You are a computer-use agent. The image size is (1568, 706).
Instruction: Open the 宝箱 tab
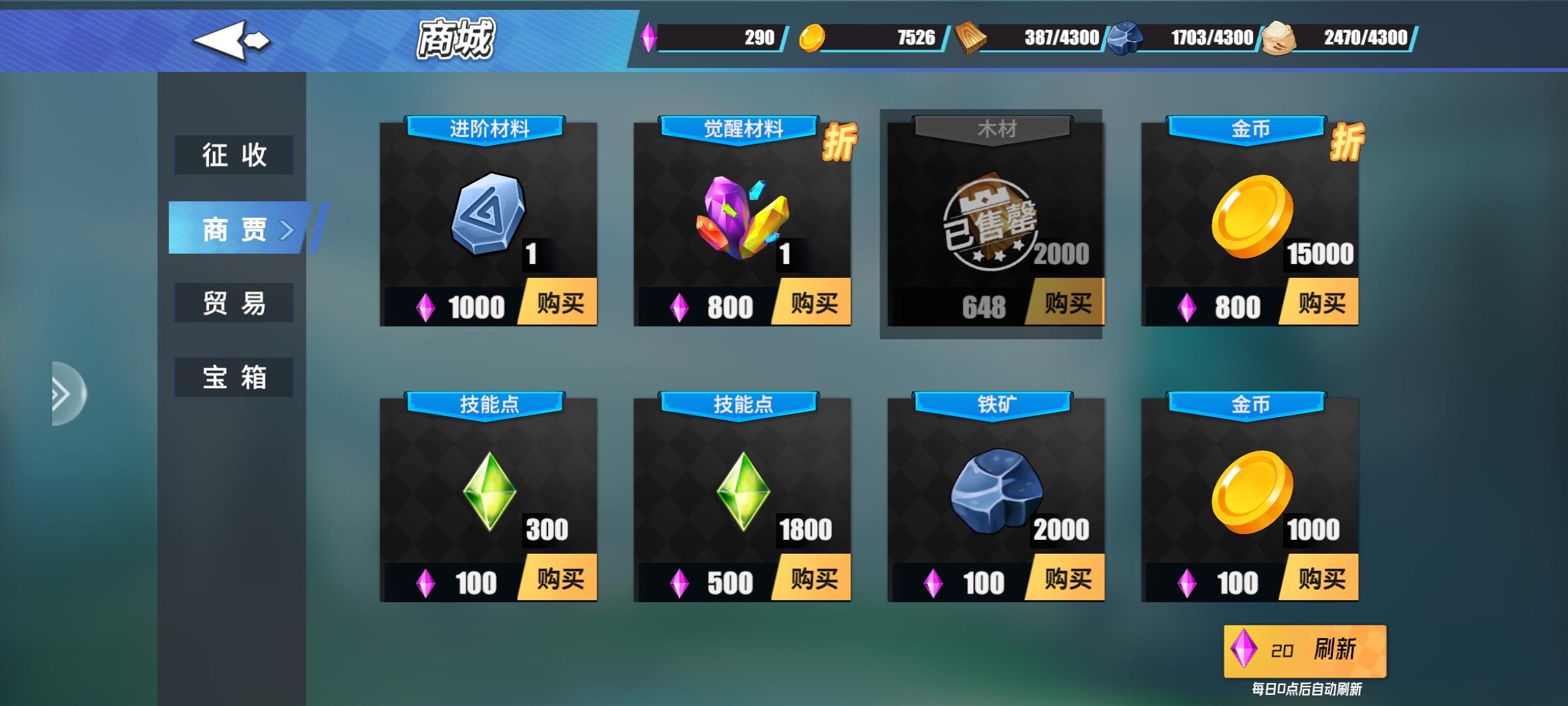234,376
